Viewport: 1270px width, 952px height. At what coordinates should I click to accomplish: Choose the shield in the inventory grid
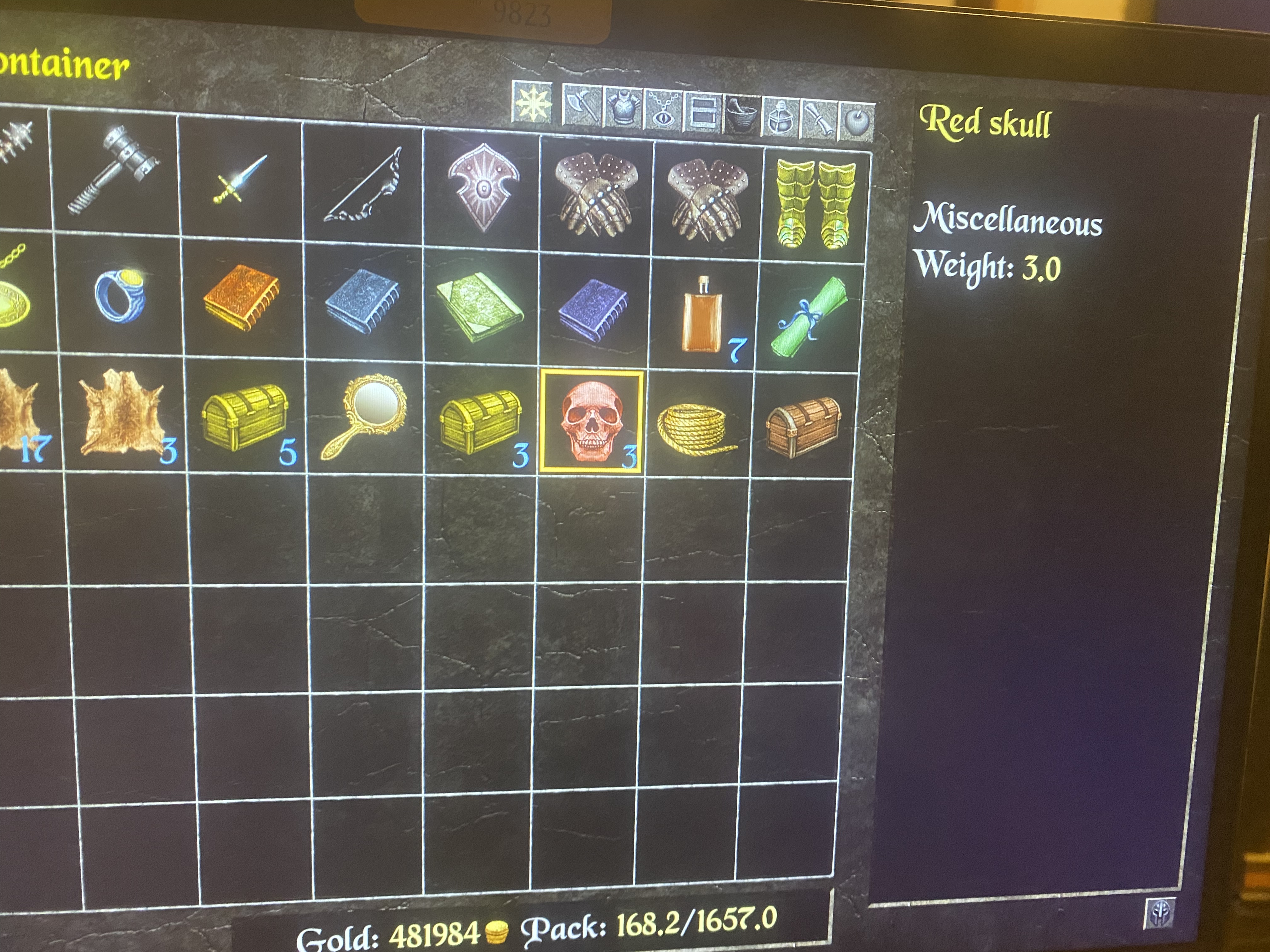tap(483, 188)
